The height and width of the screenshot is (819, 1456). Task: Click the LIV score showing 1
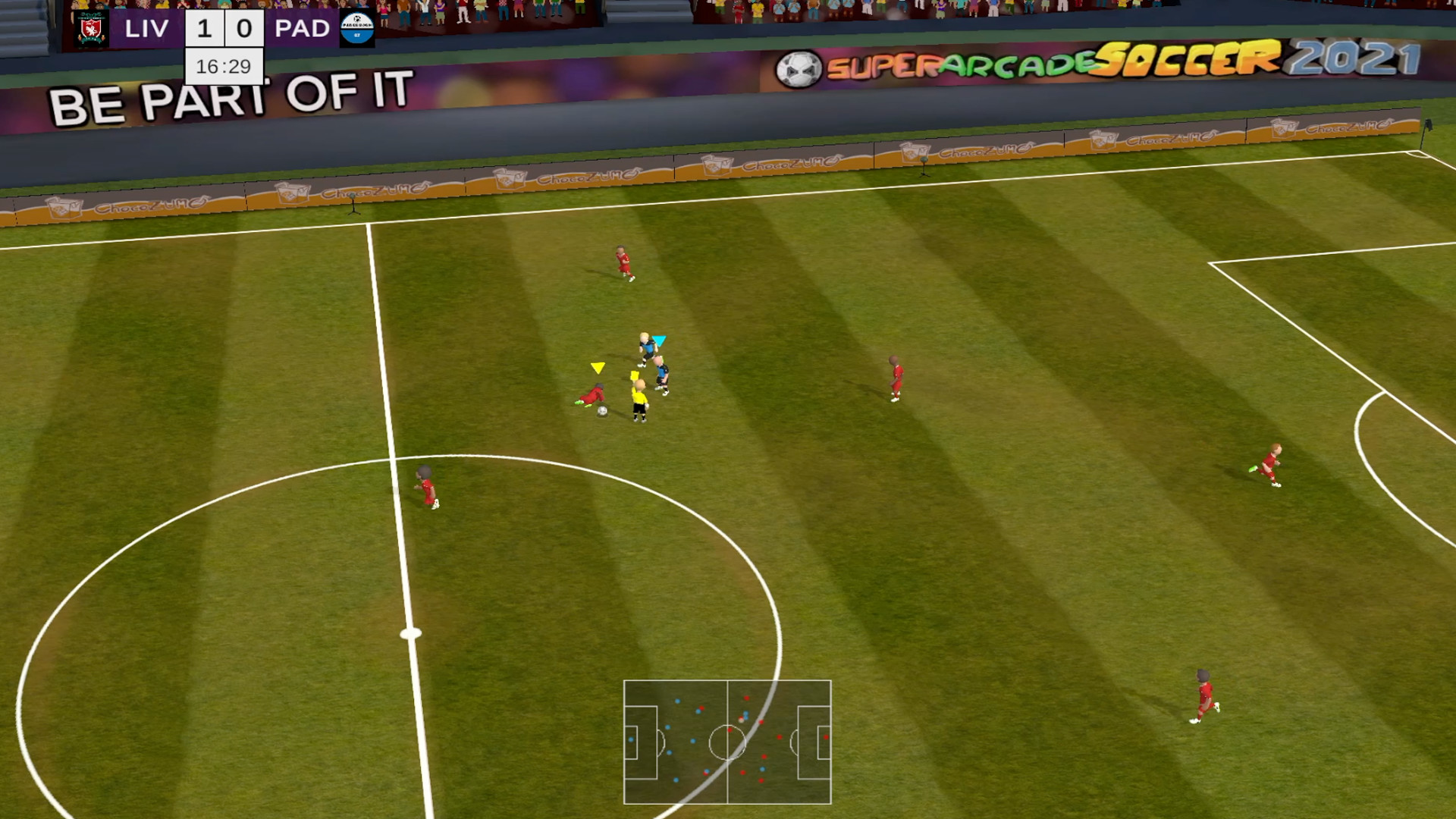tap(201, 28)
